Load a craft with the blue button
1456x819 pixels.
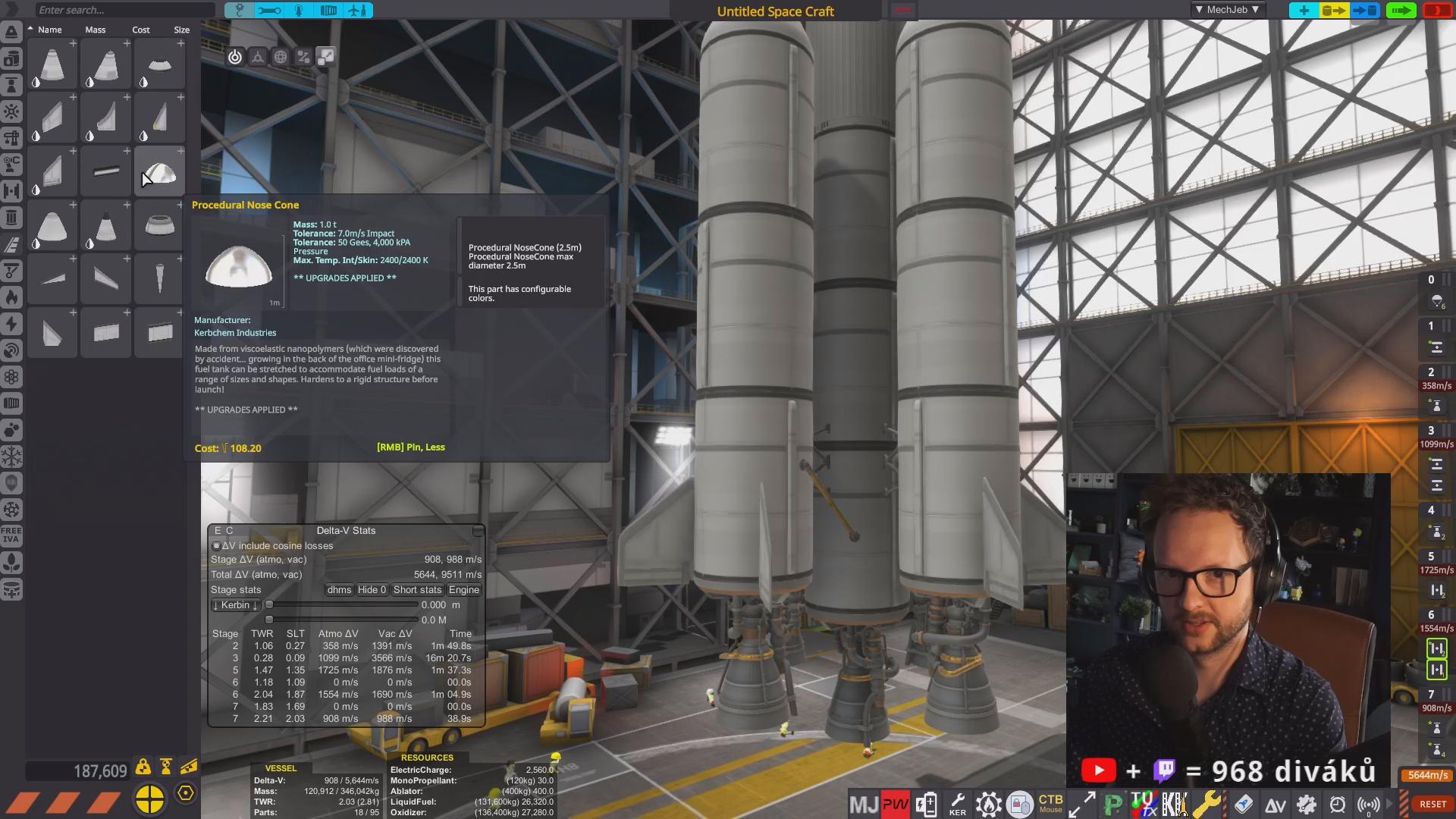coord(1365,11)
